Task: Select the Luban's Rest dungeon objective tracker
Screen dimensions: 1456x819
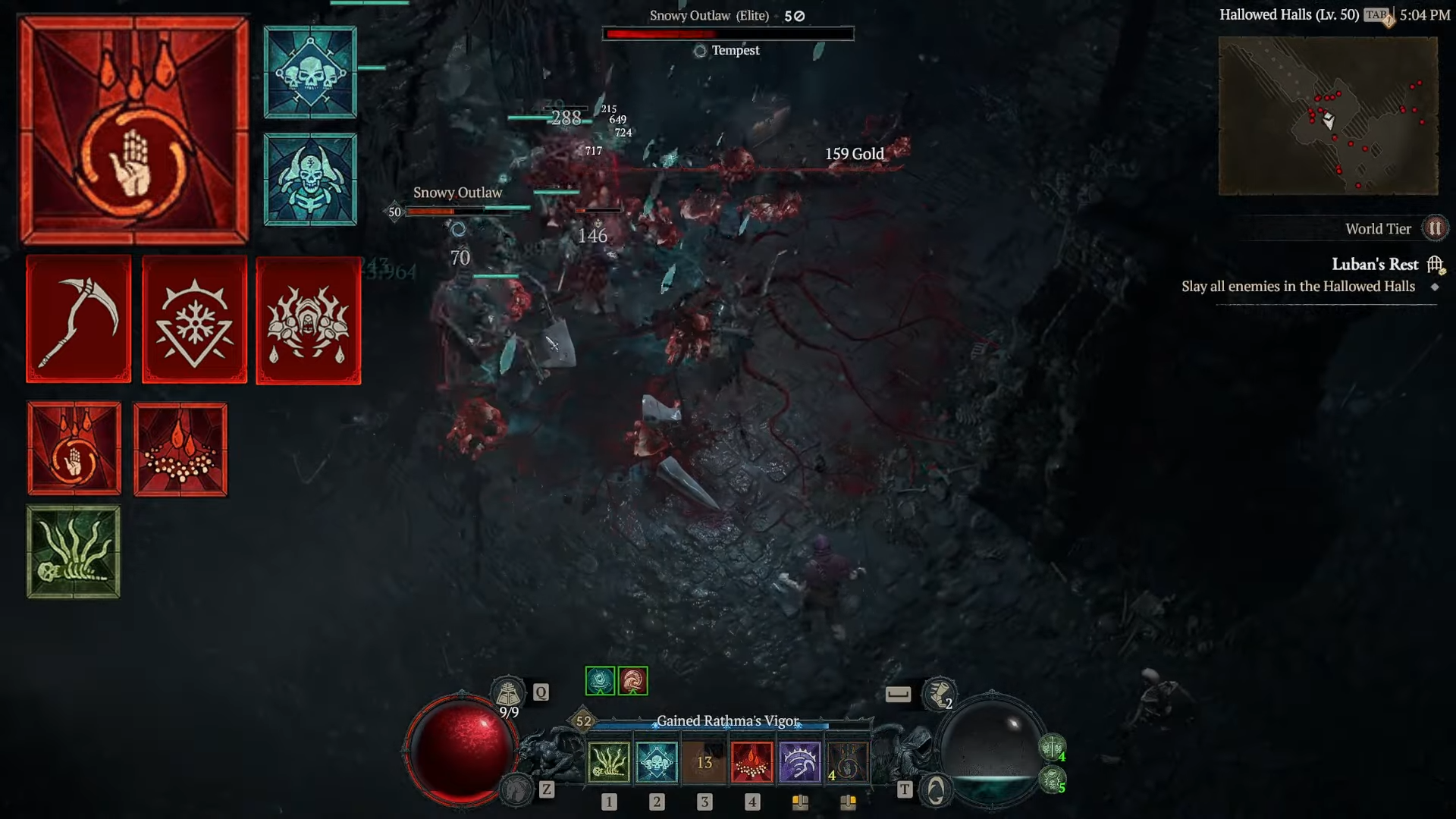Action: tap(1374, 265)
